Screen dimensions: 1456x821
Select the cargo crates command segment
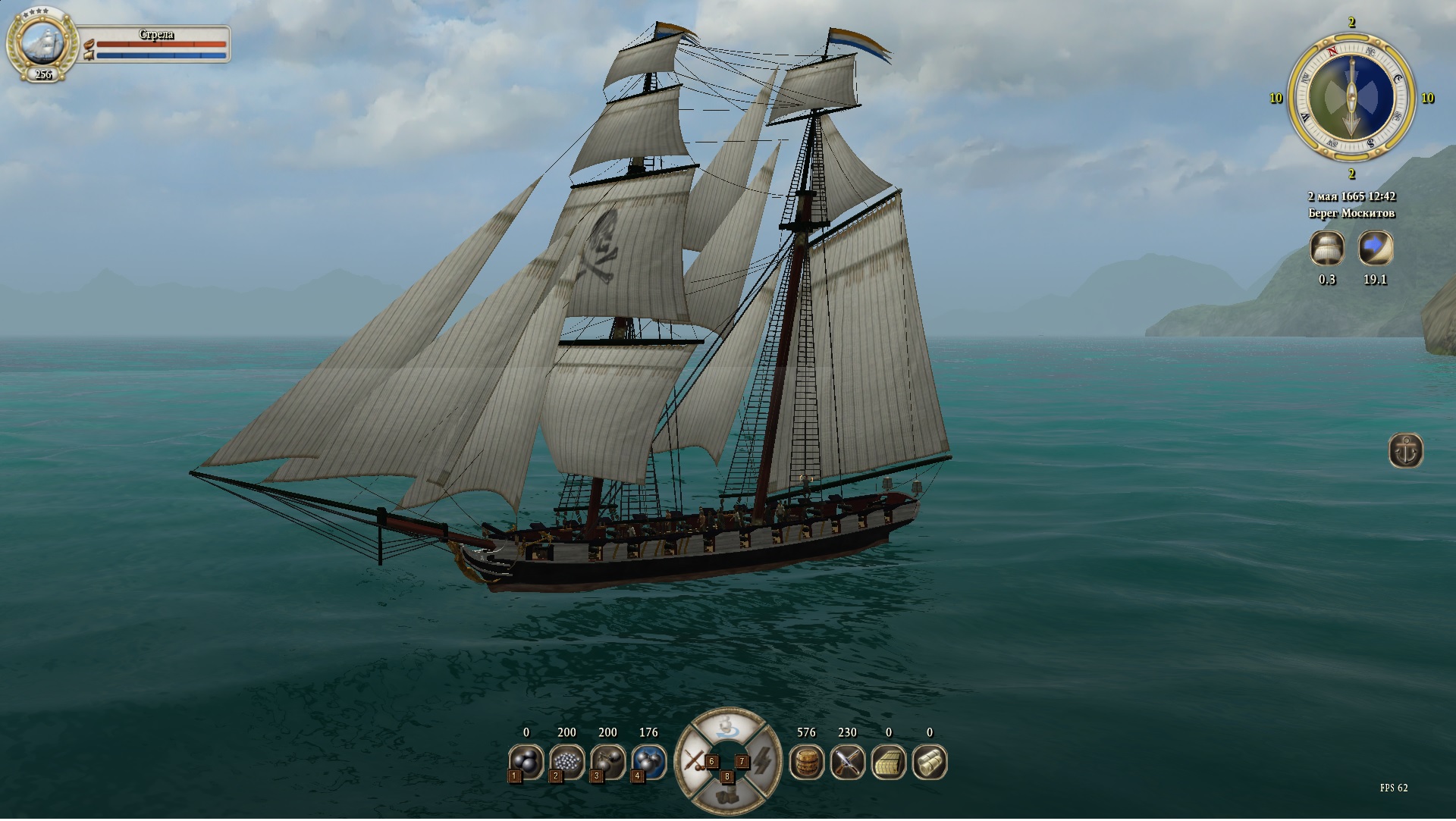pyautogui.click(x=727, y=797)
